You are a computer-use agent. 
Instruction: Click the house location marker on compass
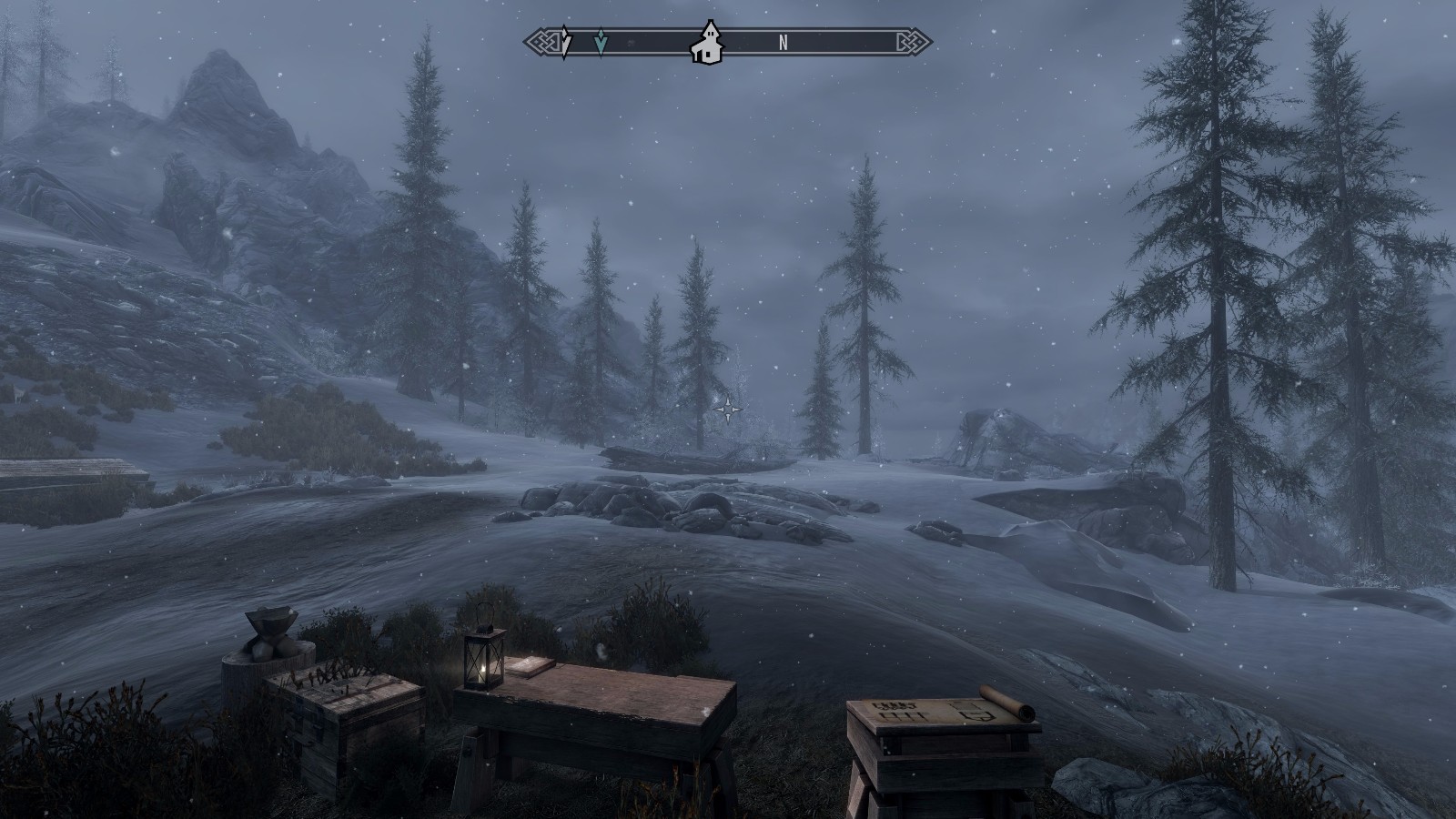pos(707,44)
